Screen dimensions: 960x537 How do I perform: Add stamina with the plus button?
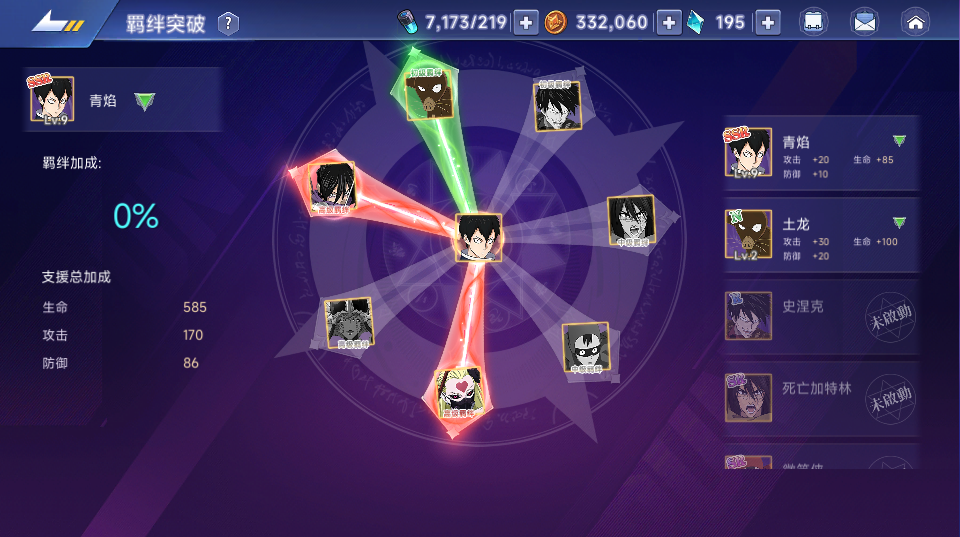click(526, 22)
